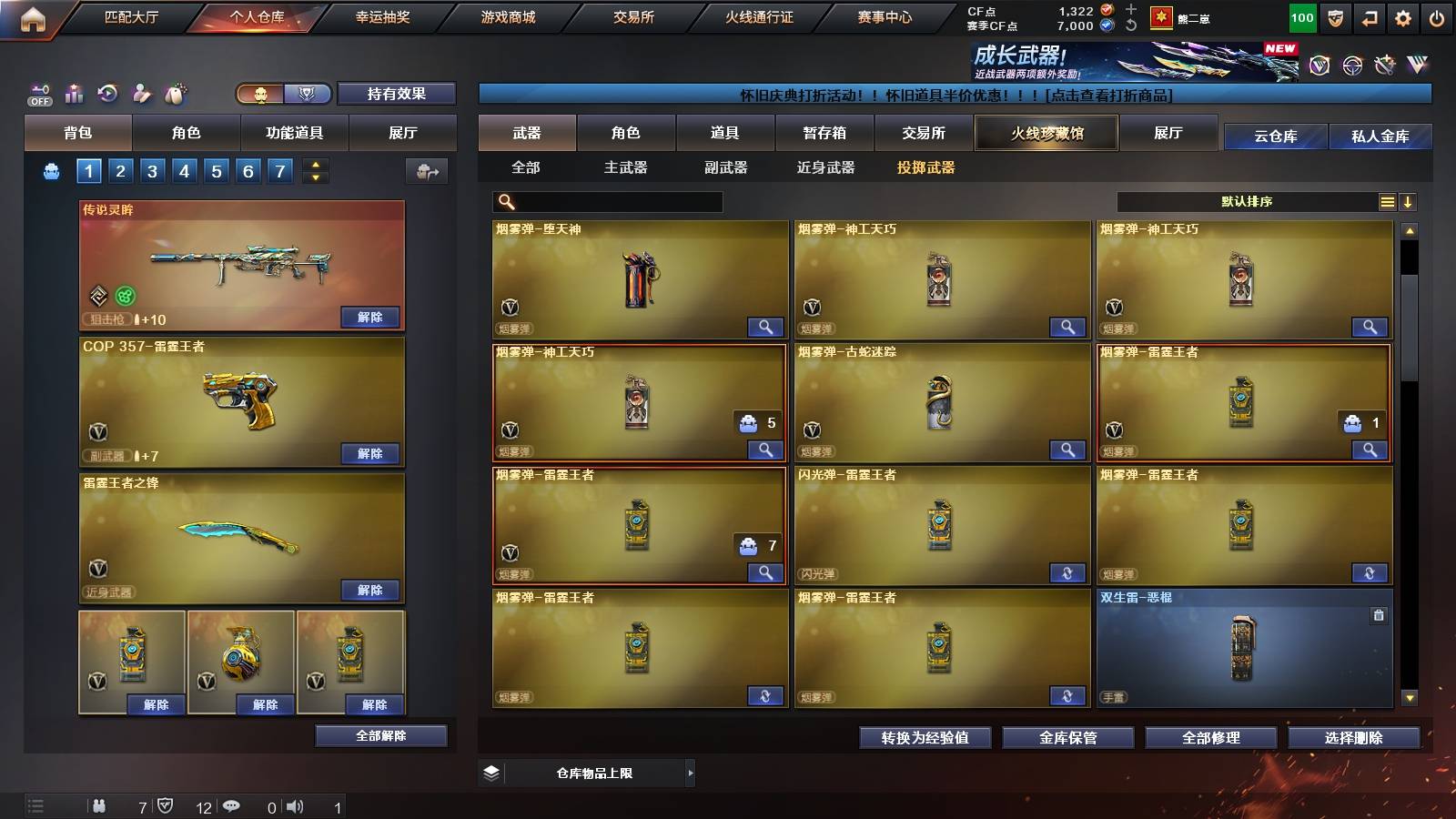The height and width of the screenshot is (819, 1456).
Task: Click the speaker icon in the status bar
Action: pos(293,805)
